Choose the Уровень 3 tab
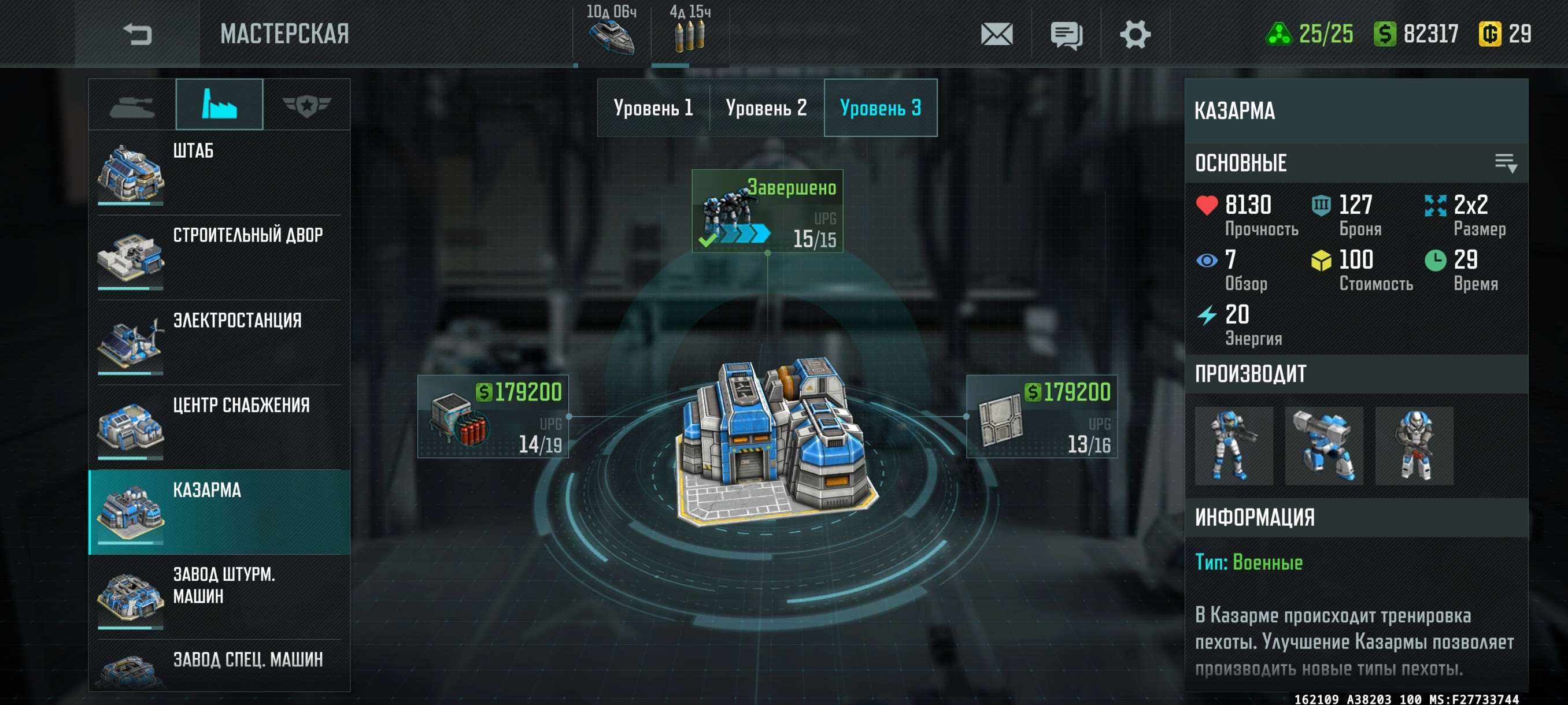The width and height of the screenshot is (1568, 705). click(880, 108)
